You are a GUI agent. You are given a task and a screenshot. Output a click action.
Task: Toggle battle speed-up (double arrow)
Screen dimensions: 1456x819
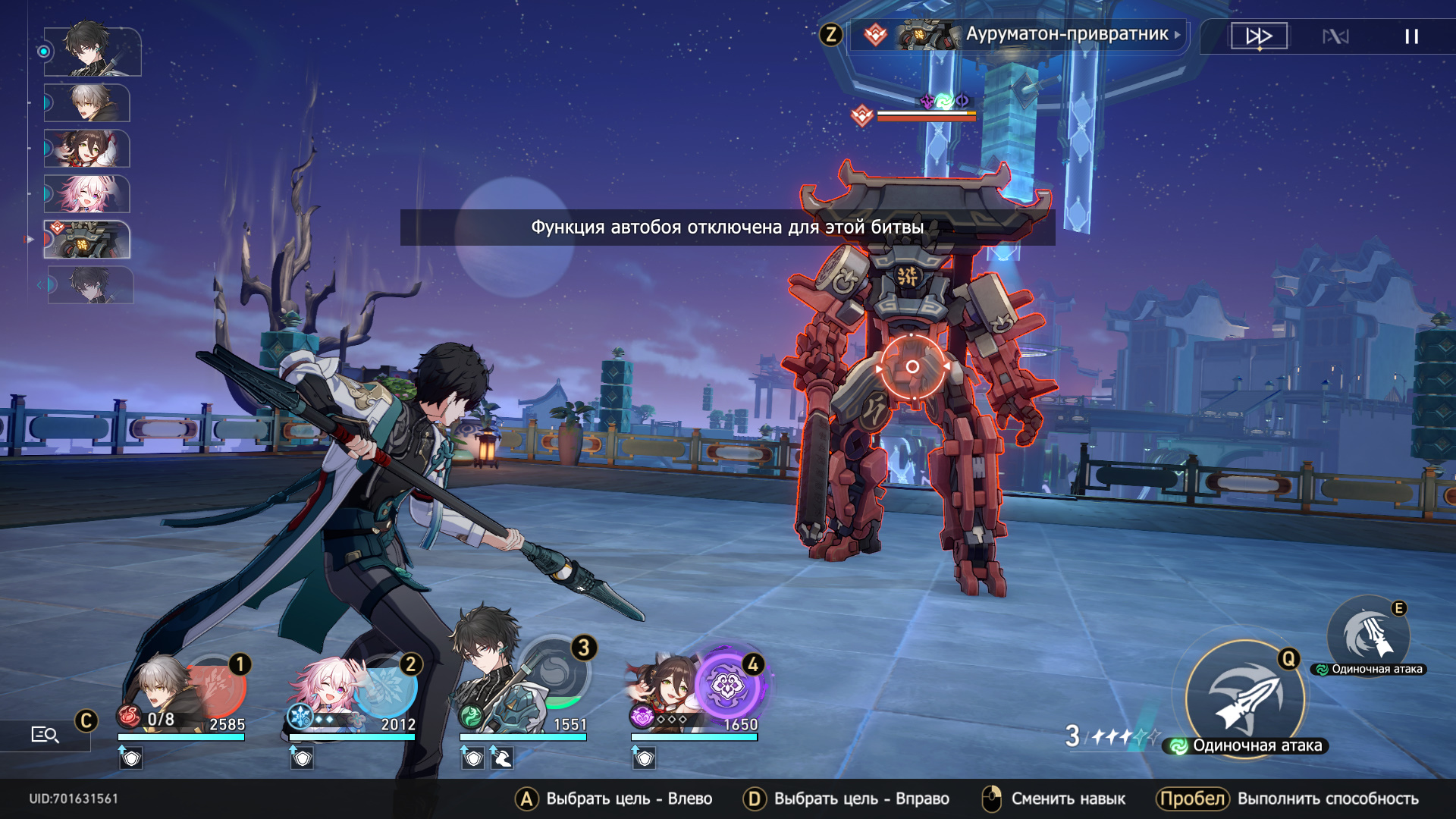1259,36
